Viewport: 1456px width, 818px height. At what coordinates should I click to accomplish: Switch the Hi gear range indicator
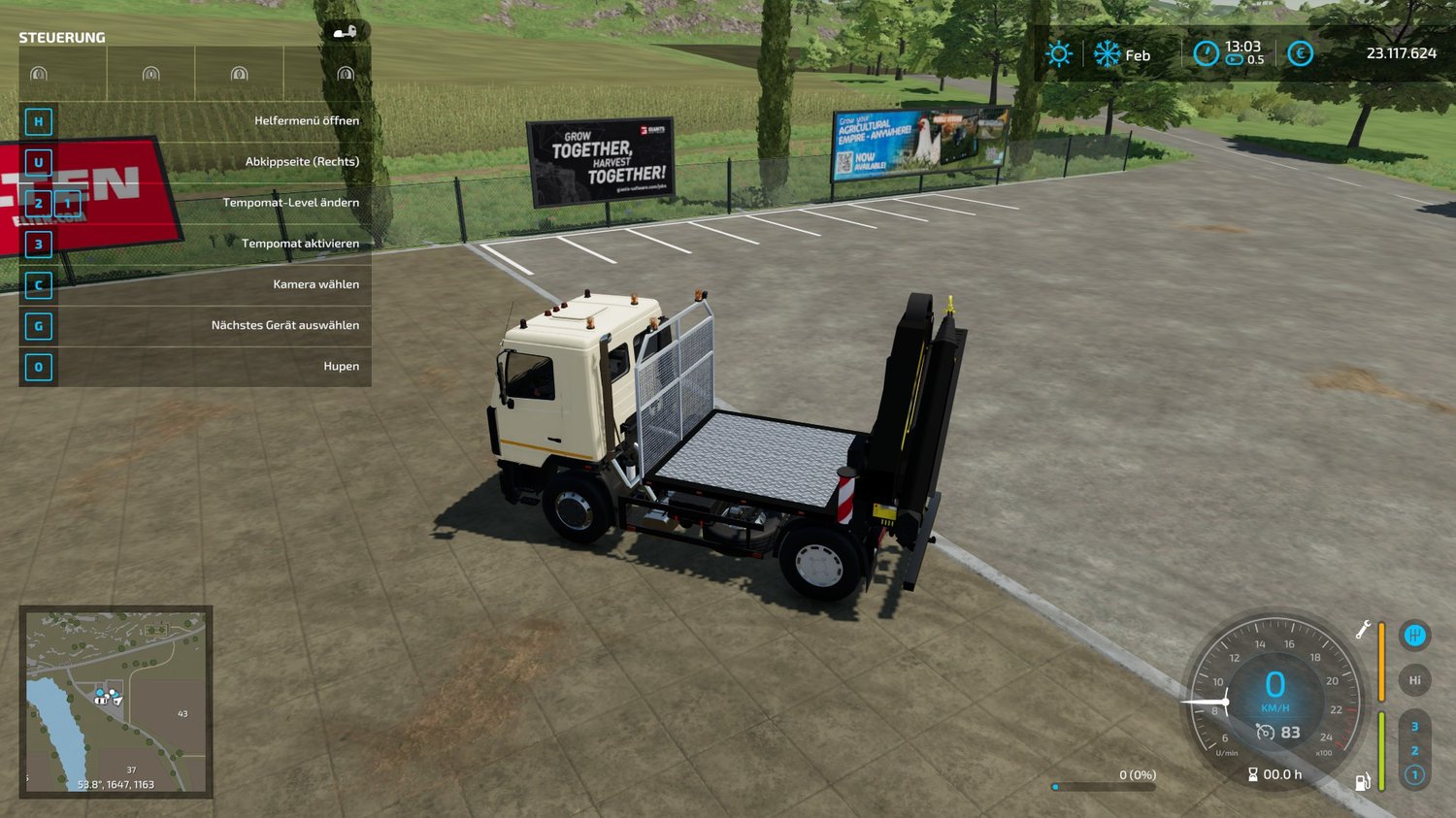pos(1414,680)
